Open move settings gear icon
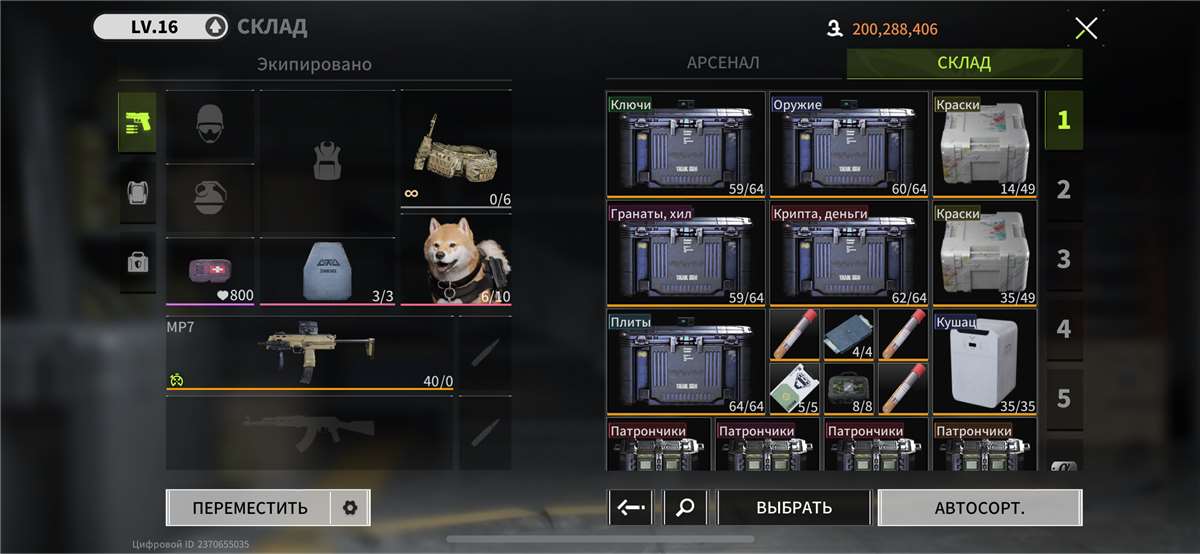 click(349, 507)
